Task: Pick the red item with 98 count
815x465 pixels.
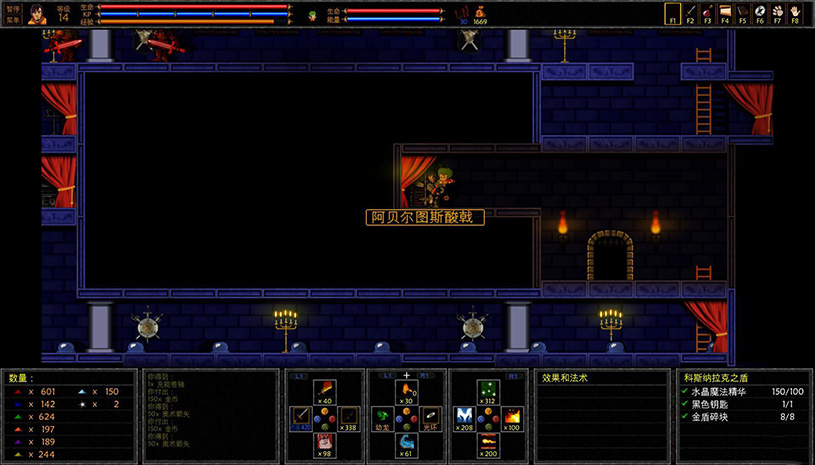Action: [x=324, y=442]
